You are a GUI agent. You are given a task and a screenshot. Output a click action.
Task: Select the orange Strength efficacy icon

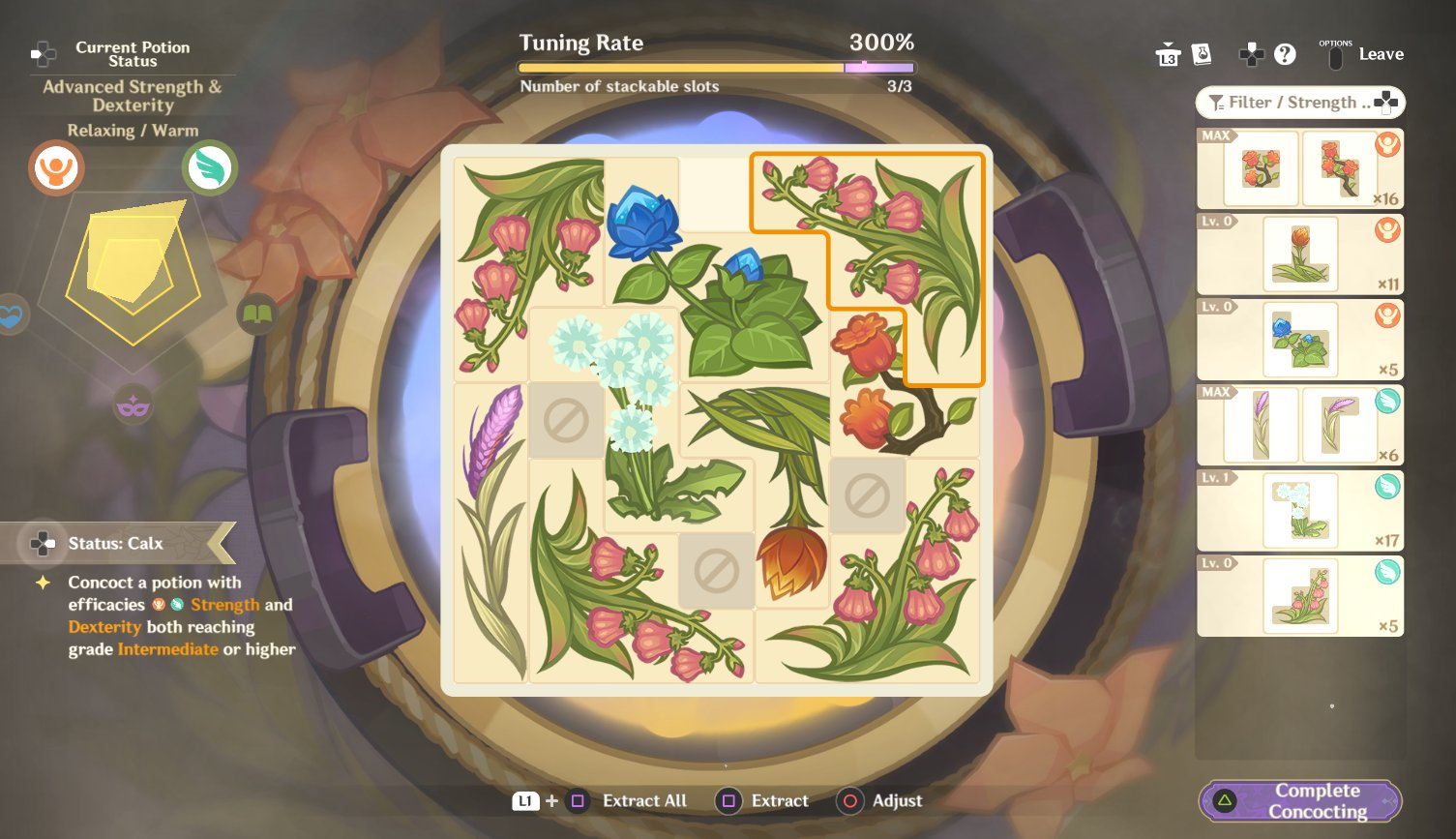[x=55, y=167]
